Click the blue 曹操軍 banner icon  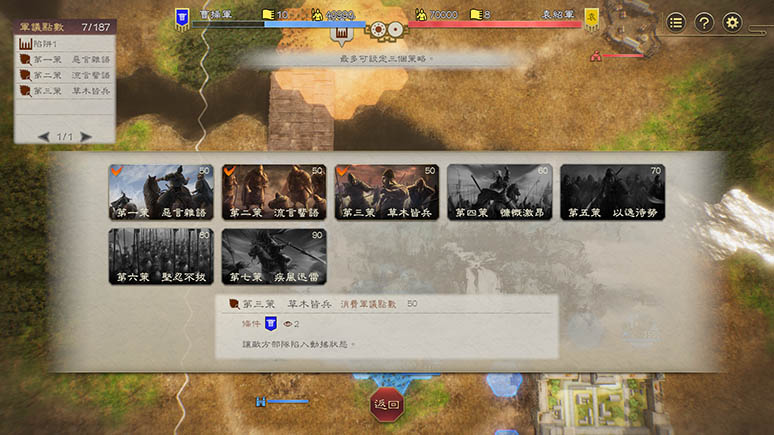click(183, 17)
